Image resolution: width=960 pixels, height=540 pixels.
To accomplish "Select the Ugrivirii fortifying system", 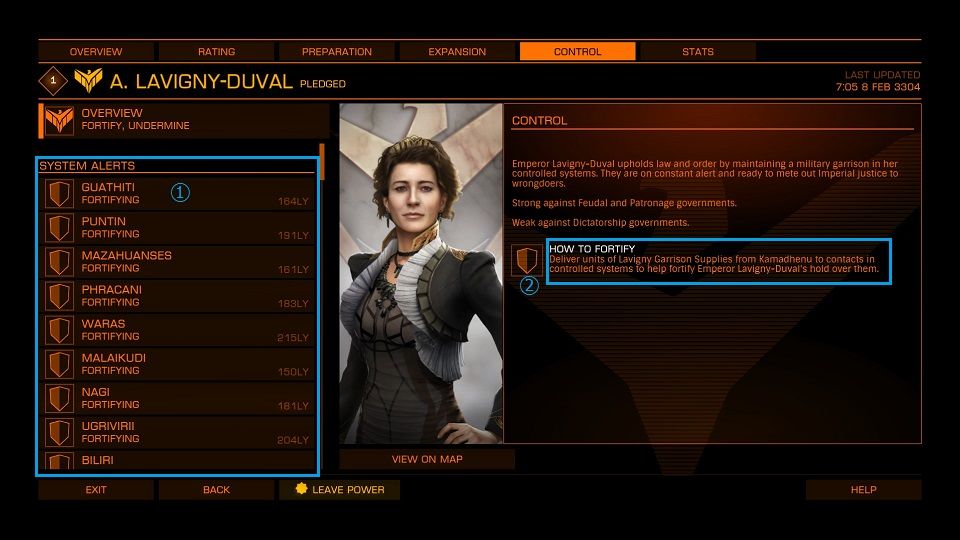I will point(178,432).
